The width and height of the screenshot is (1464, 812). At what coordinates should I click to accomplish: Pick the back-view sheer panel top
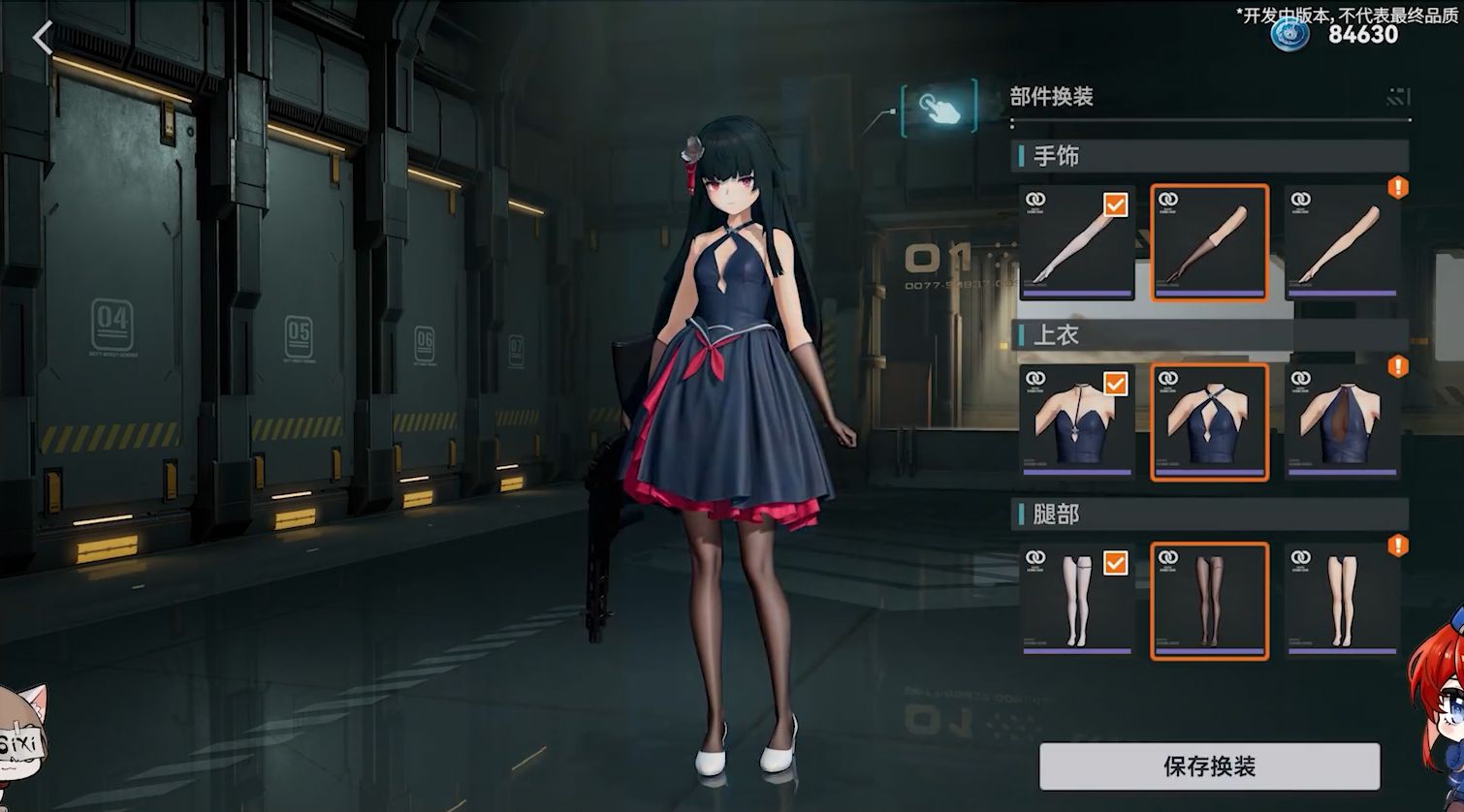1342,422
